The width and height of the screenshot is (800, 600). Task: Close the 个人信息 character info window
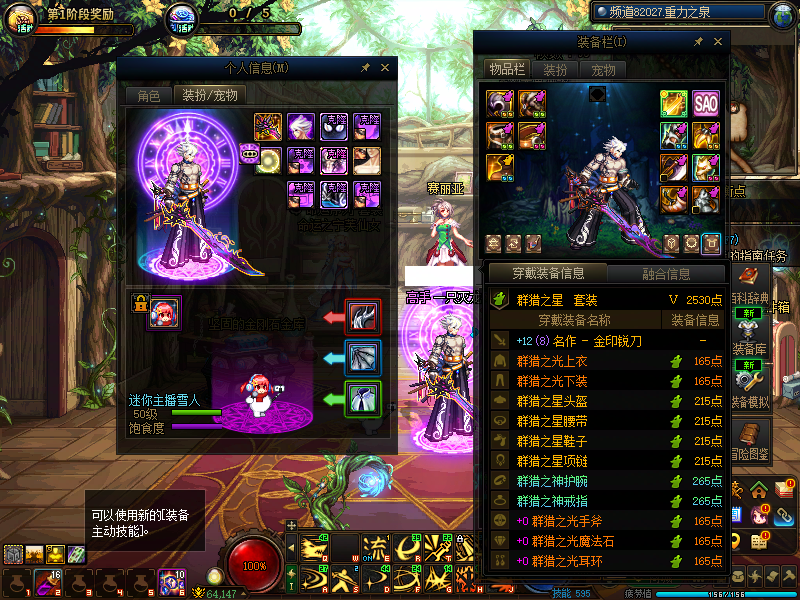point(384,68)
